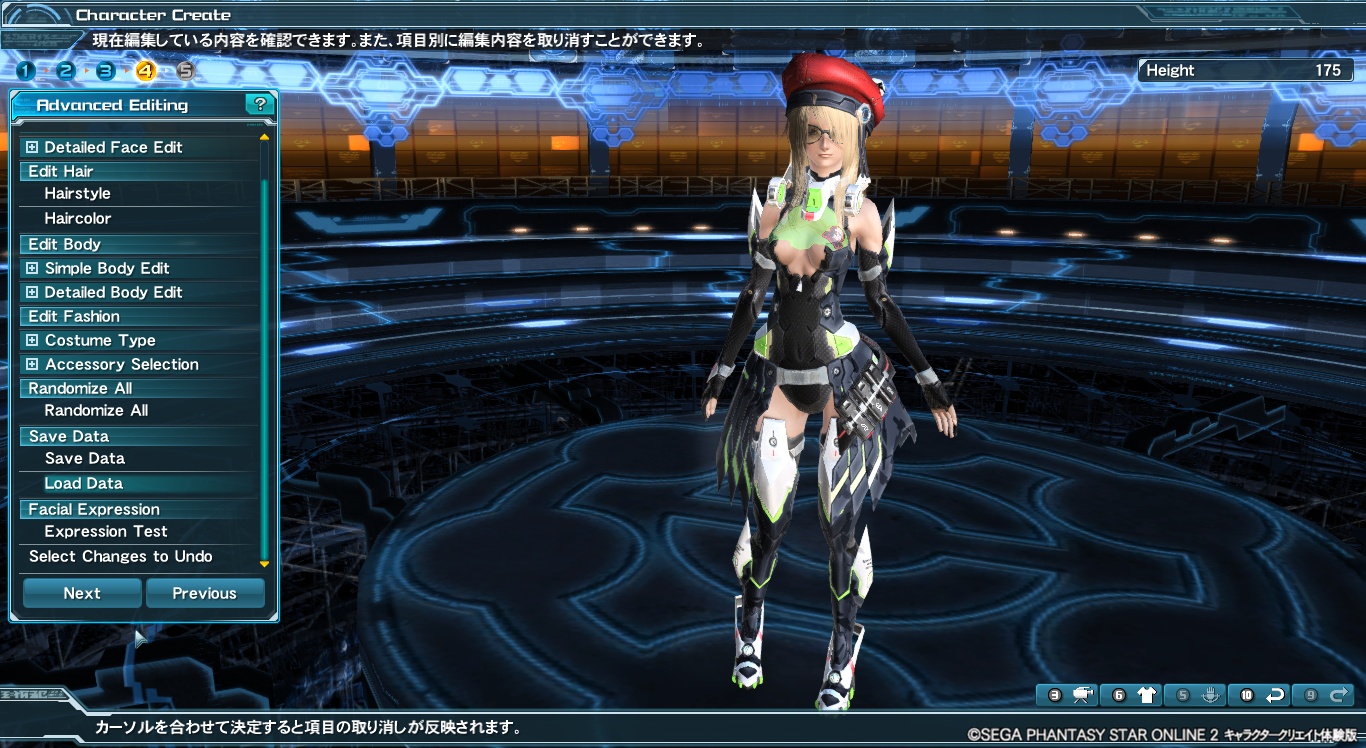Click the Previous button
1366x748 pixels.
[205, 592]
